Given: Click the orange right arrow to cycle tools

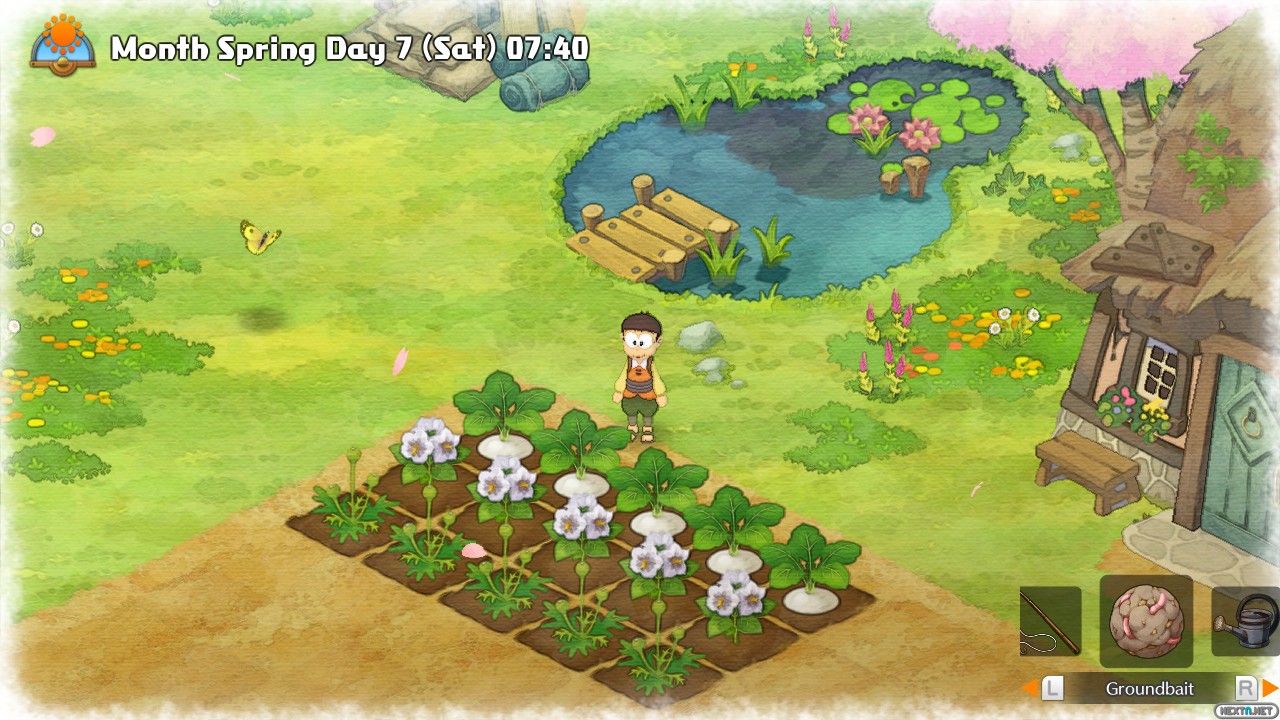Looking at the screenshot, I should click(x=1270, y=688).
